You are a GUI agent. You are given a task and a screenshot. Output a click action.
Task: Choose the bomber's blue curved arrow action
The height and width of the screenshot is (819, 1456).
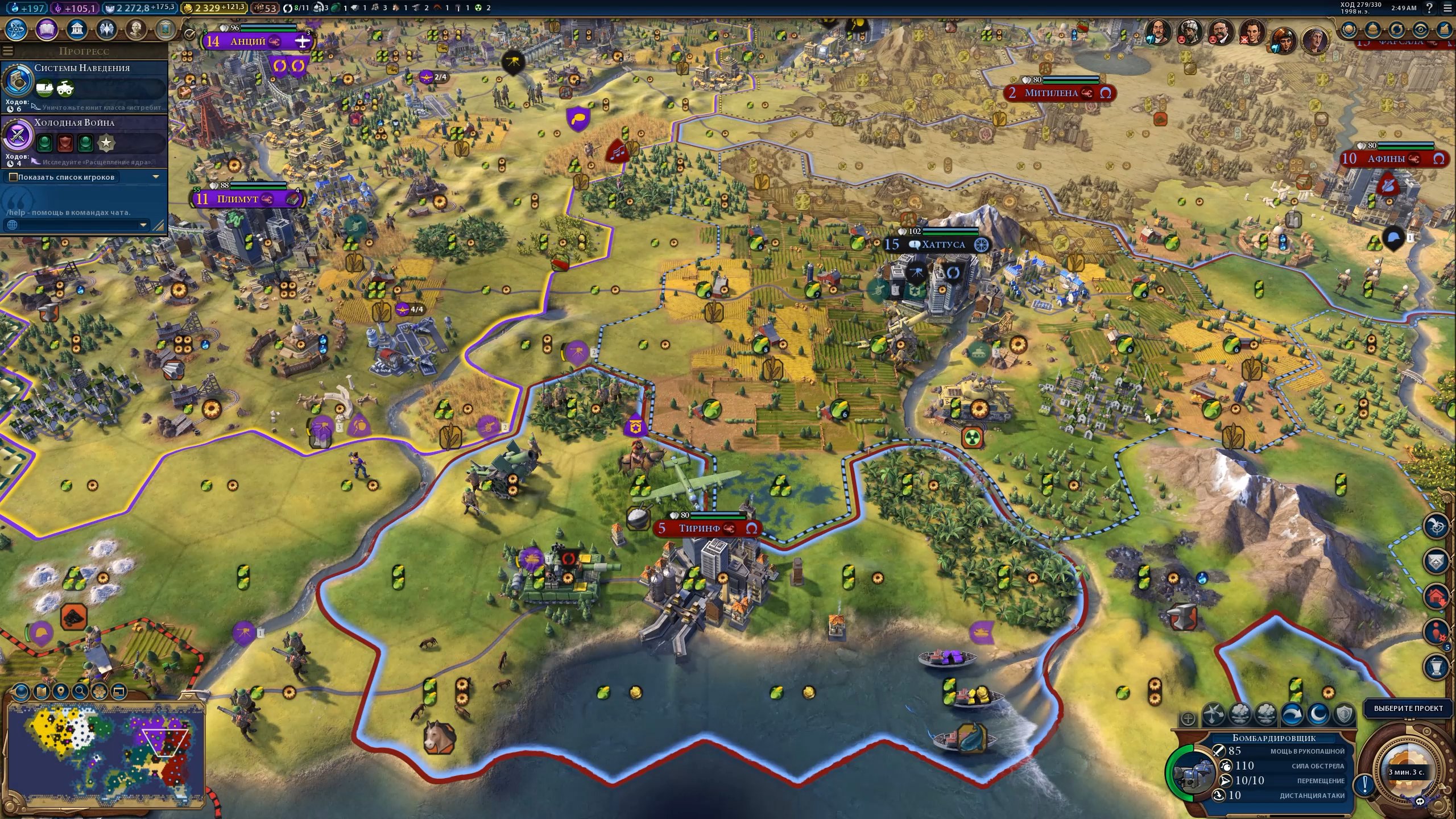(x=1293, y=714)
